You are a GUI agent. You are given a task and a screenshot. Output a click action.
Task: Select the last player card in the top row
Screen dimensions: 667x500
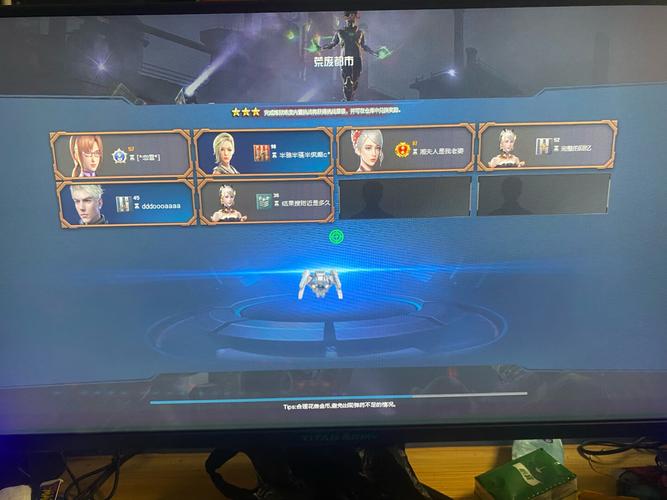click(546, 146)
